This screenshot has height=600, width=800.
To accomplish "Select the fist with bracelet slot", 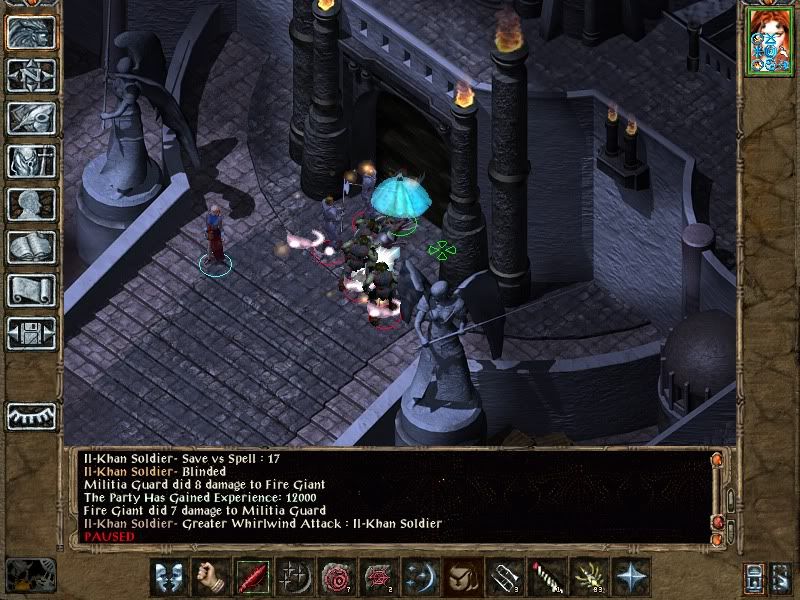I will 209,578.
